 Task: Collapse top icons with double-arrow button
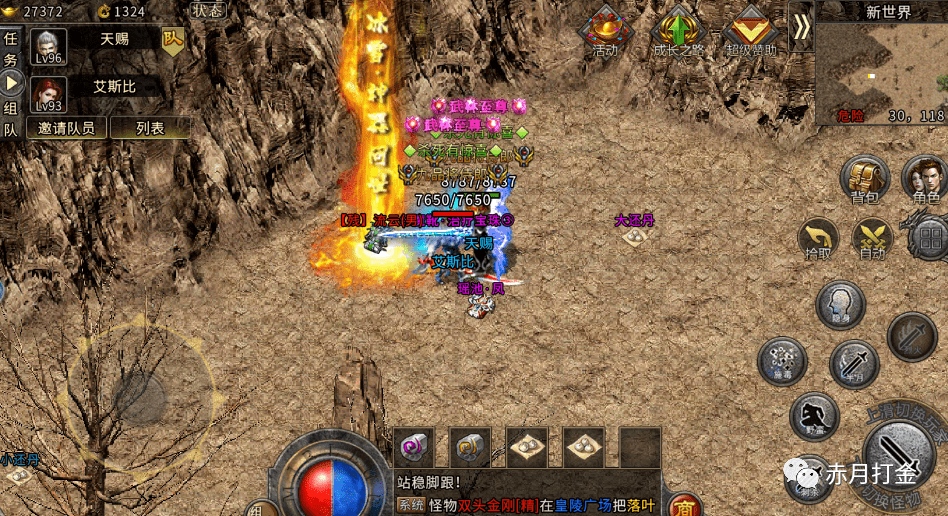click(x=800, y=27)
